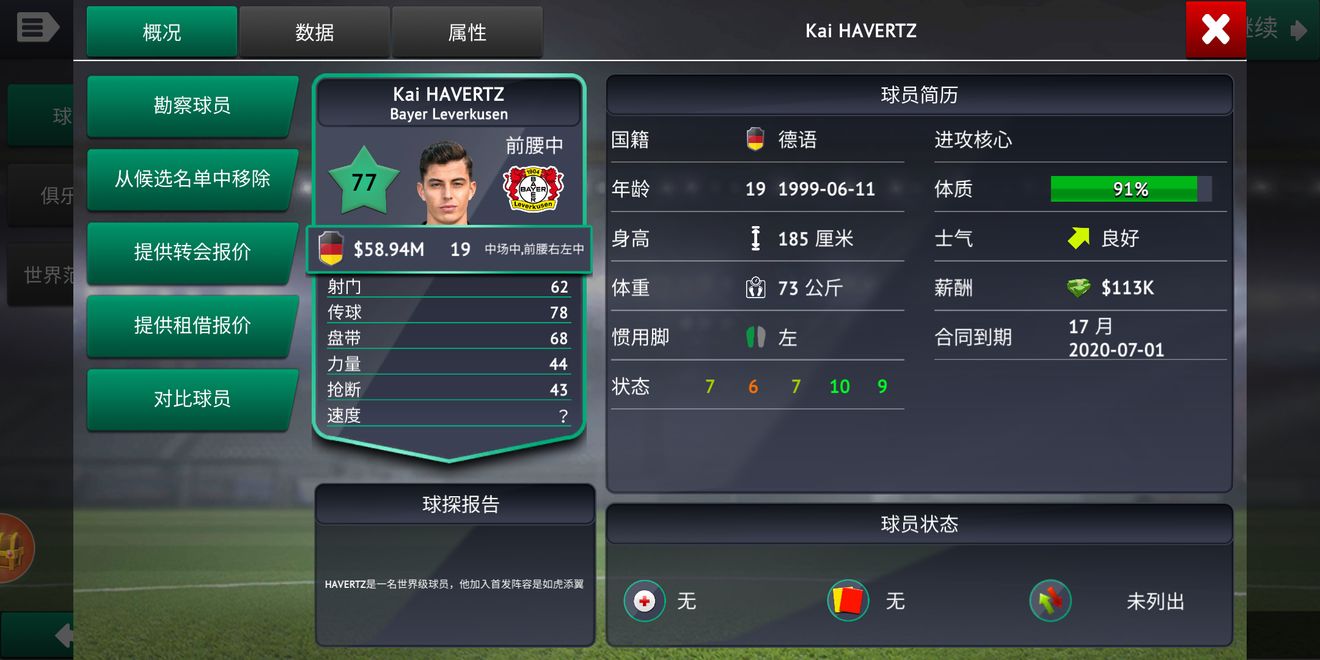Click the 勘察球员 button
Image resolution: width=1320 pixels, height=660 pixels.
point(192,105)
